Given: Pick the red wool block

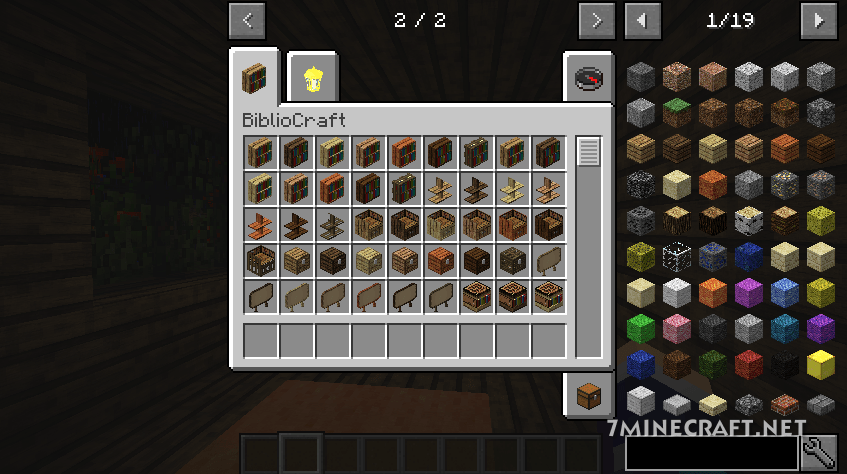Looking at the screenshot, I should tap(749, 365).
